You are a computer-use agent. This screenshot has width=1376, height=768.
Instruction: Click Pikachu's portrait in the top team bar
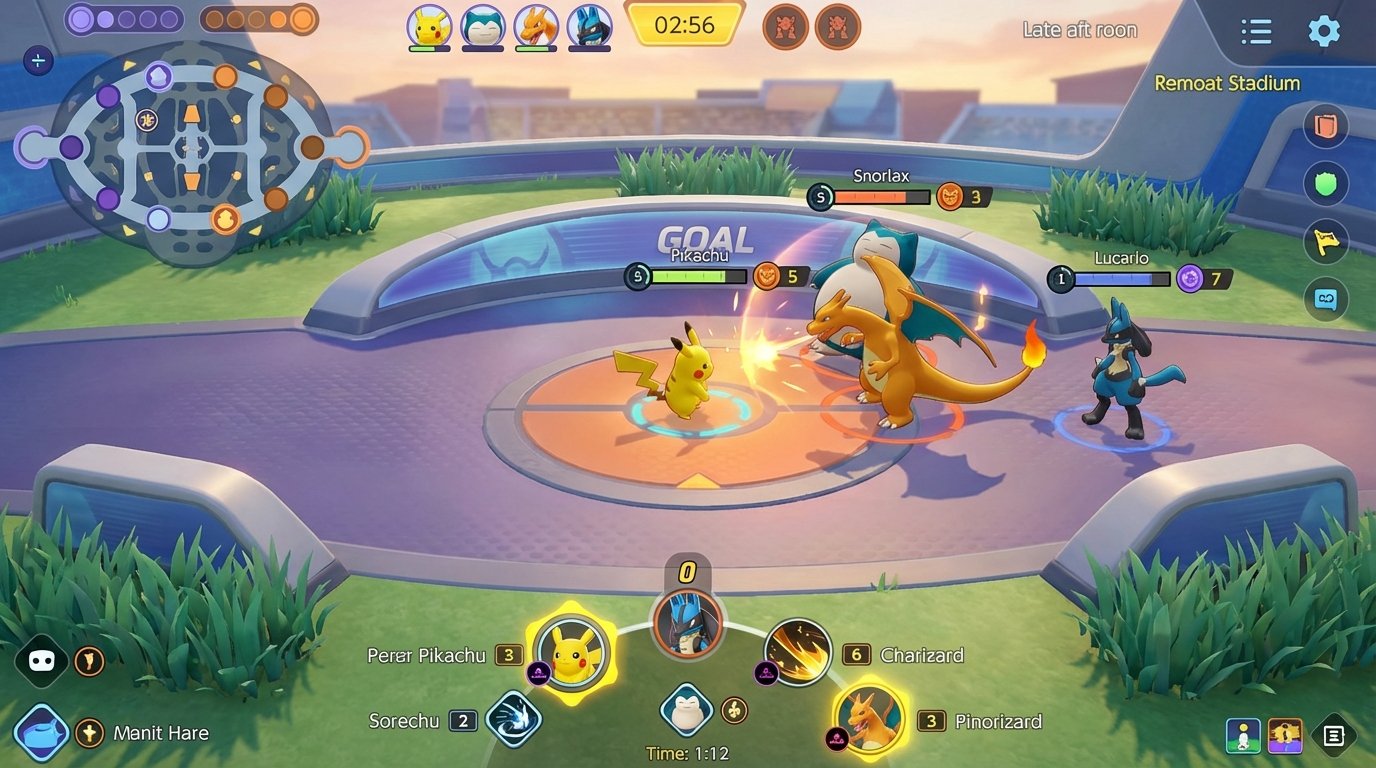point(428,27)
